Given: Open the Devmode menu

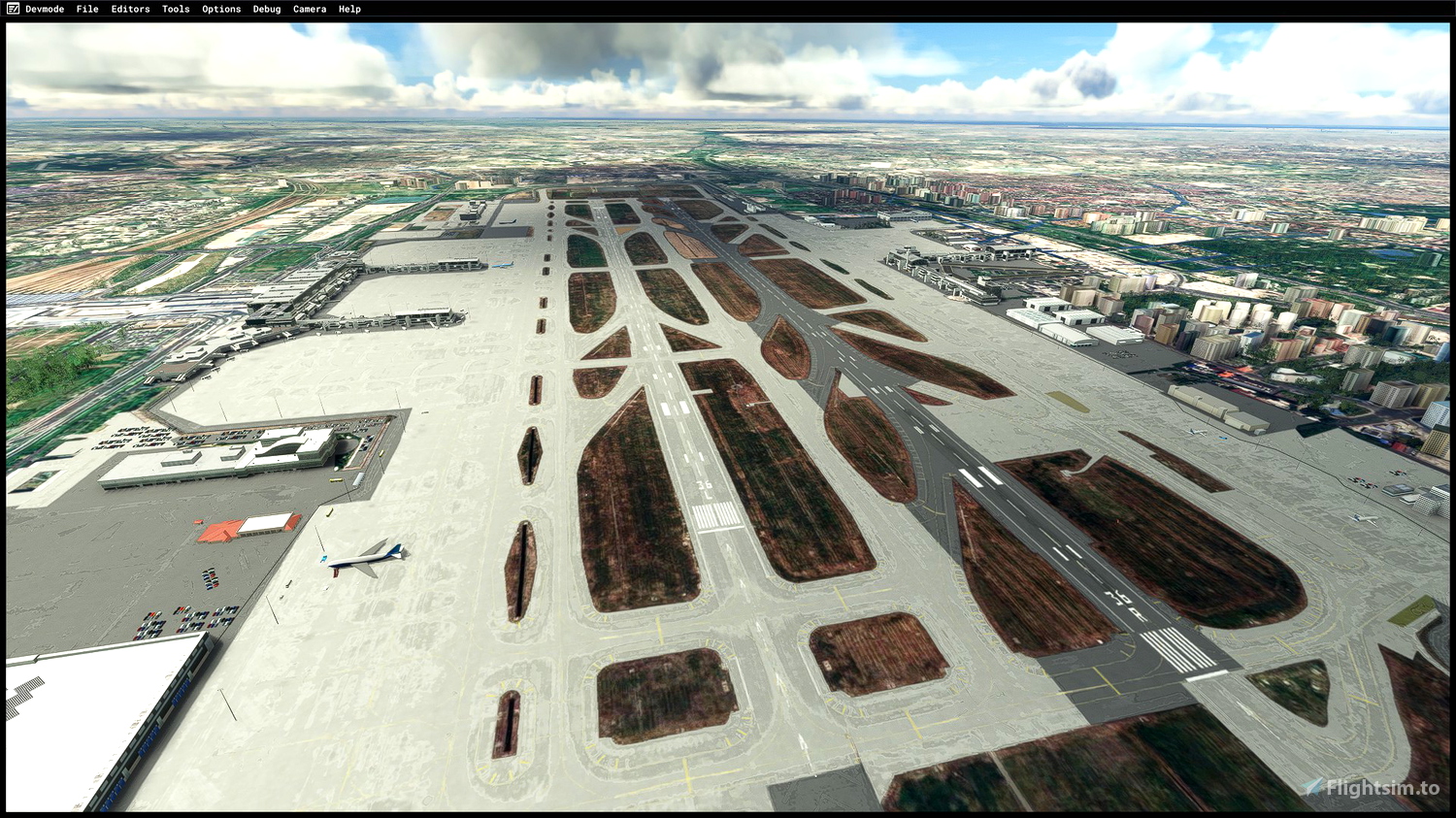Looking at the screenshot, I should click(x=44, y=9).
